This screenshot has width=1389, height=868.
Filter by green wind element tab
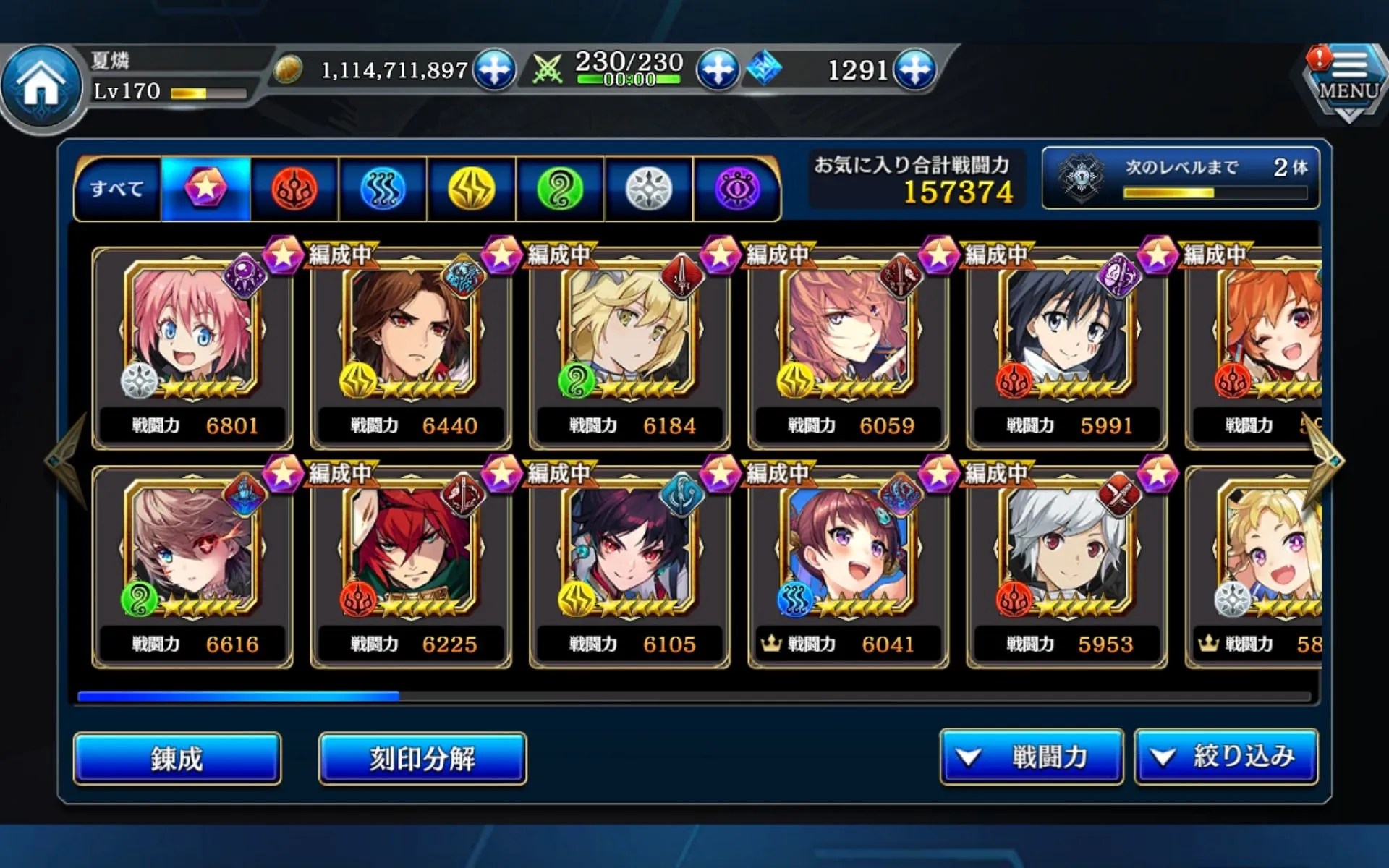pyautogui.click(x=561, y=189)
